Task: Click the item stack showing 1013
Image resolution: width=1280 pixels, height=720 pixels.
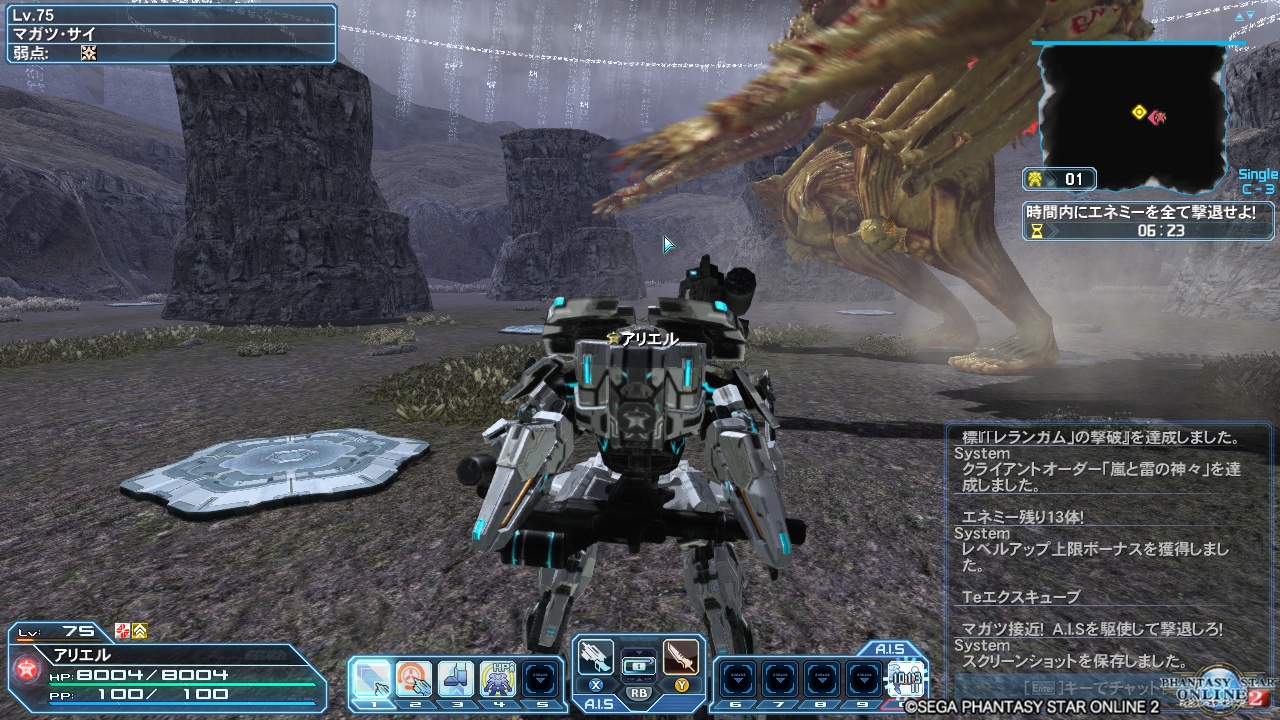Action: coord(906,679)
